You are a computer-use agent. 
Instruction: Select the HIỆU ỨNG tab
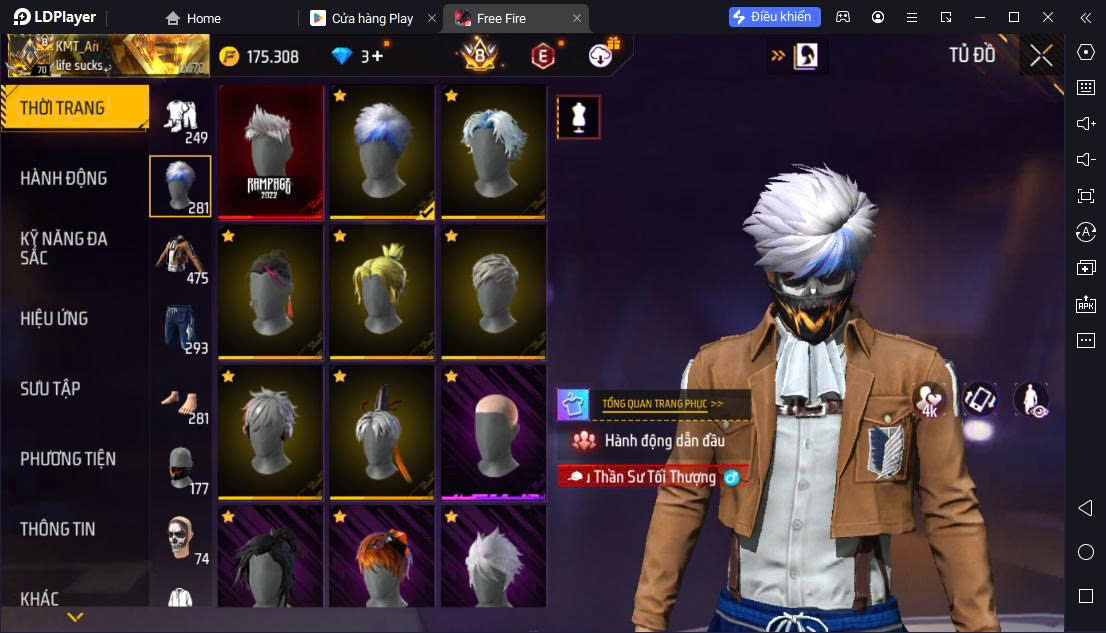(55, 318)
